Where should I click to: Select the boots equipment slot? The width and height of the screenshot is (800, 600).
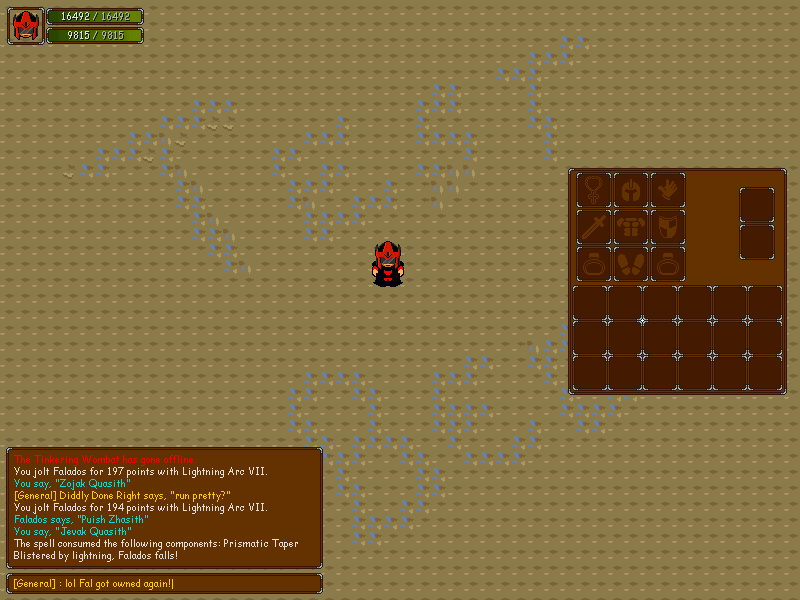point(631,263)
